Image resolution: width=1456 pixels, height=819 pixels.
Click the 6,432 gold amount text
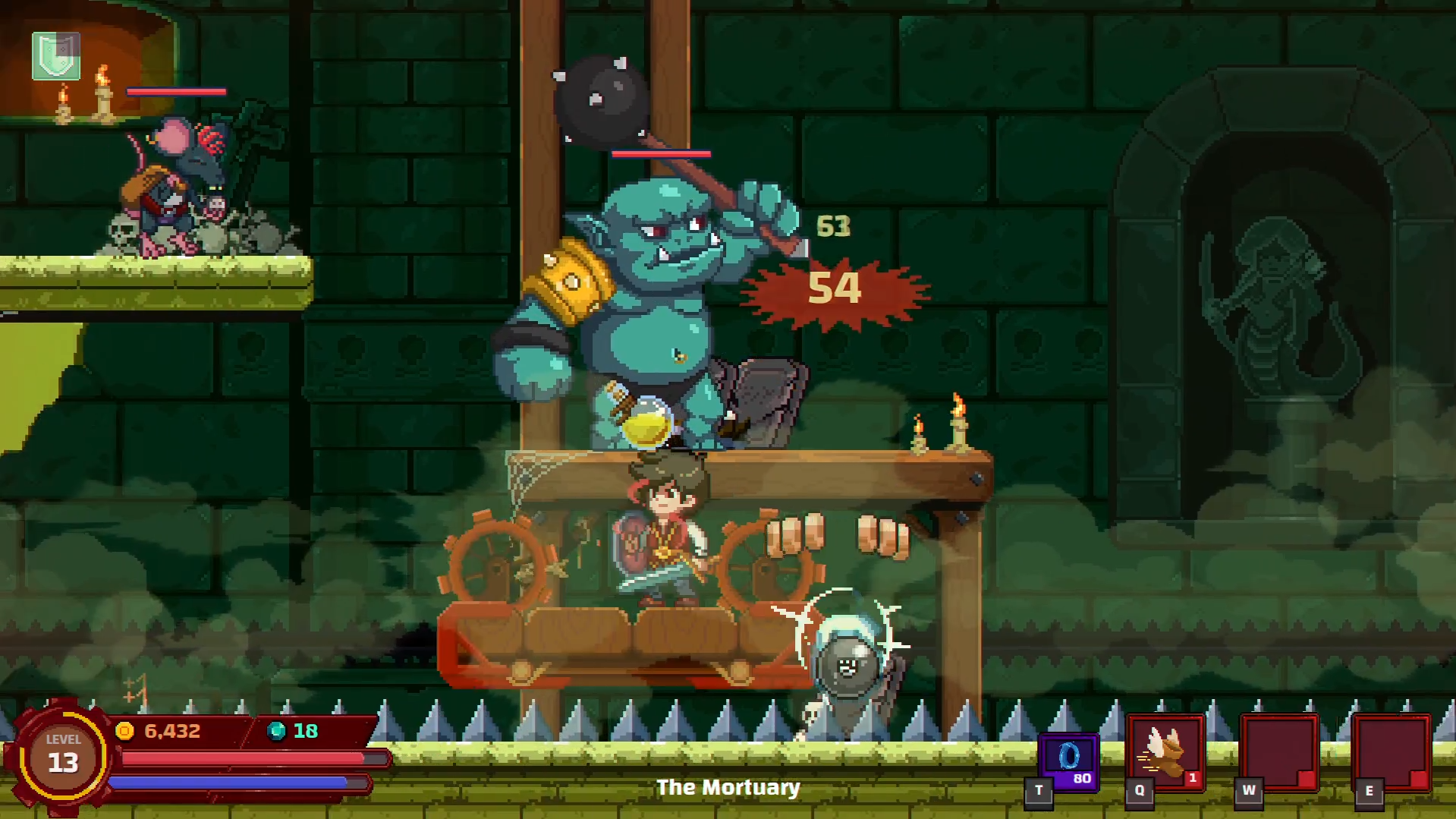[171, 731]
